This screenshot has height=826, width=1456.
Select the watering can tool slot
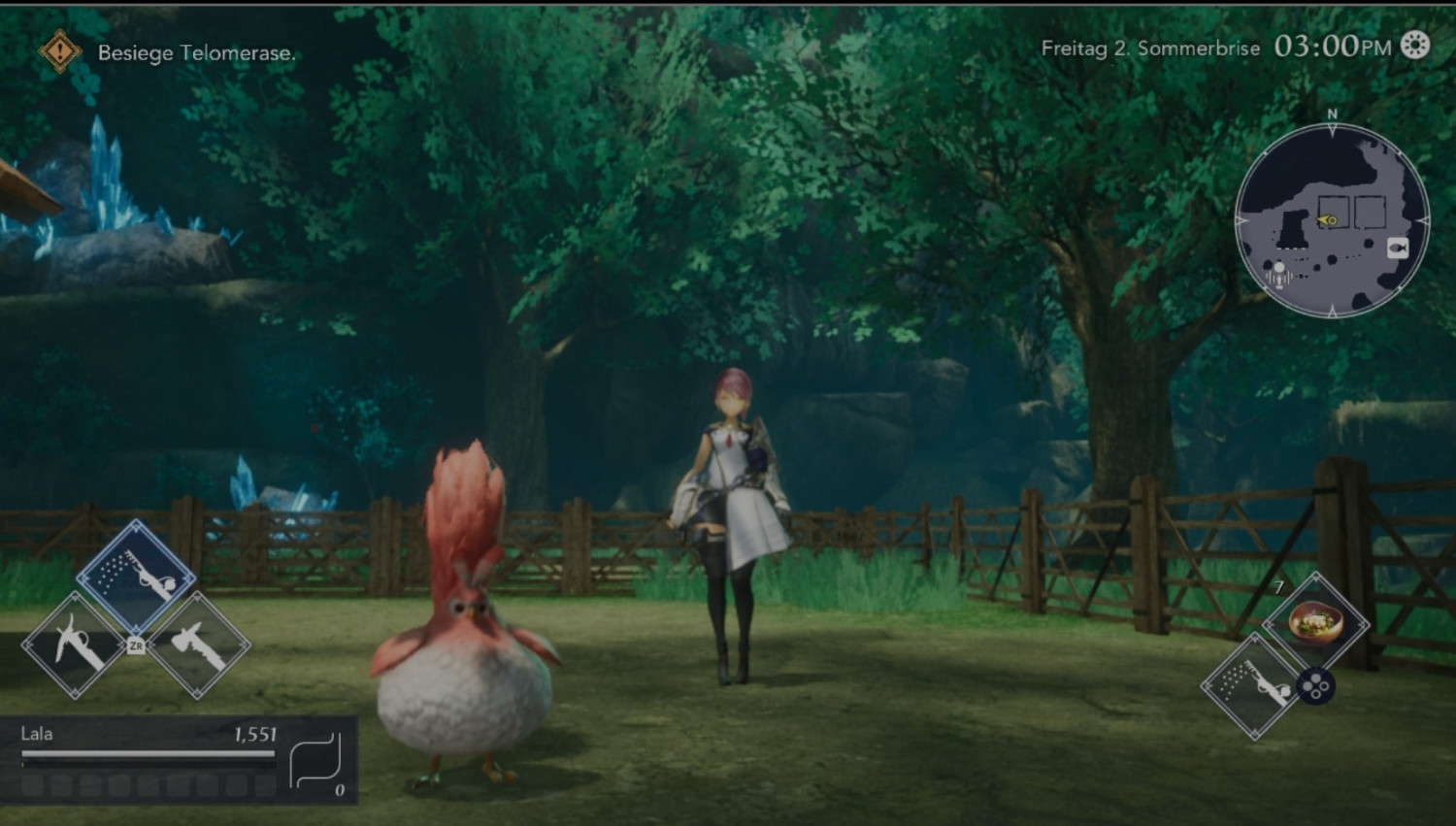(136, 575)
